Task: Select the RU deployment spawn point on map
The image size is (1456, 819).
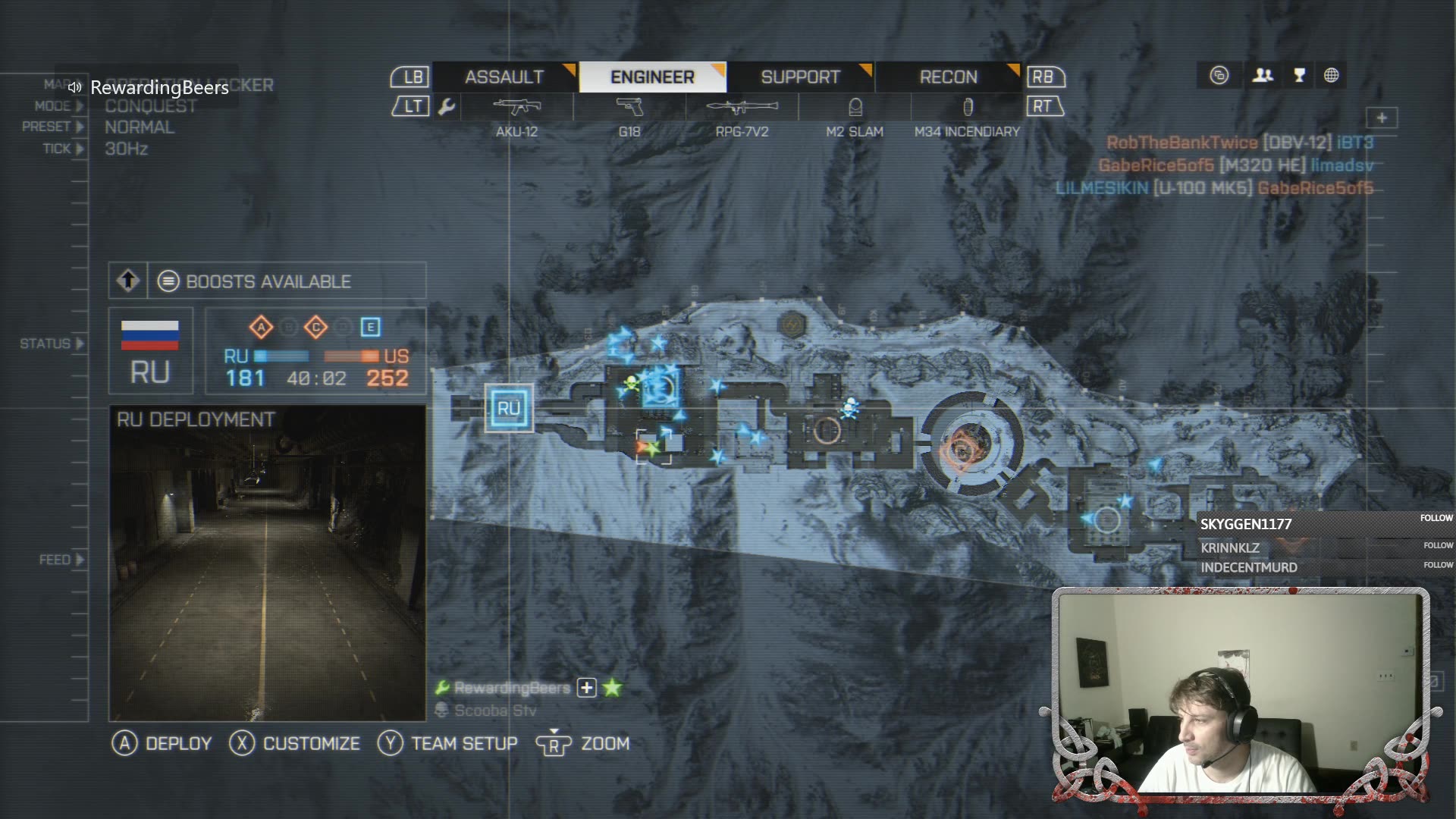Action: click(x=508, y=408)
